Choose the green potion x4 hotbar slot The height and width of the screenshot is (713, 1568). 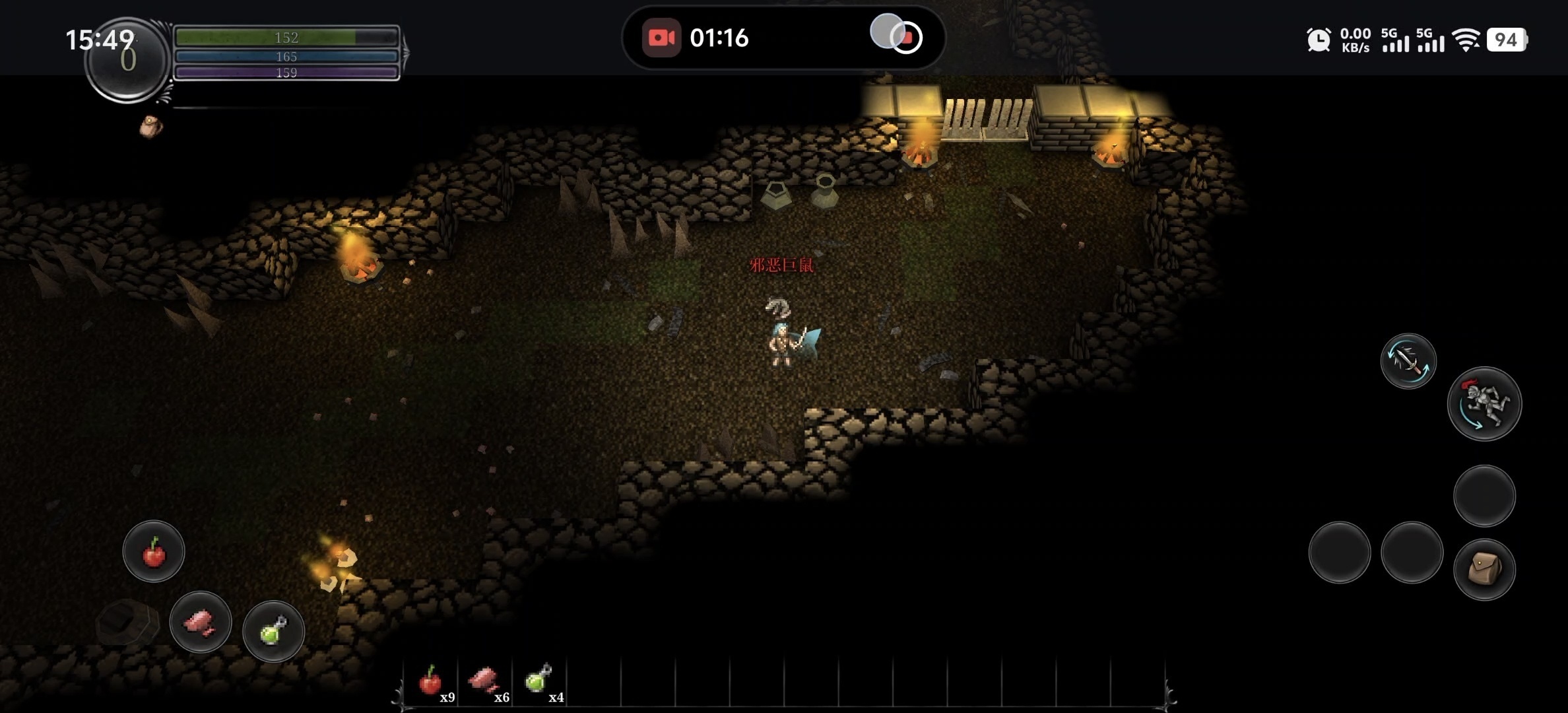(539, 681)
